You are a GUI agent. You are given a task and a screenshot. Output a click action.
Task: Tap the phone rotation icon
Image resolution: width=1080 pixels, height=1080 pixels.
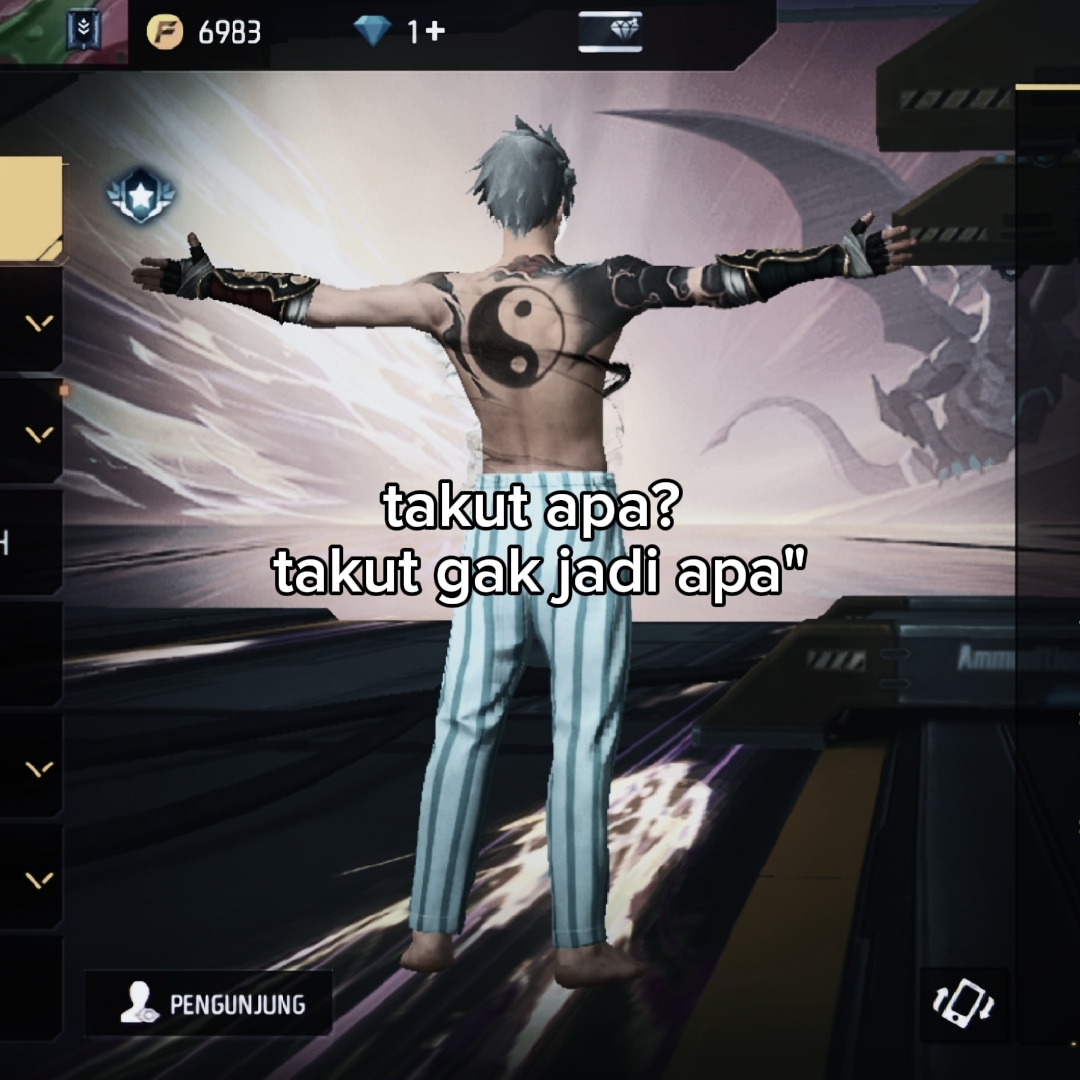pyautogui.click(x=963, y=1002)
